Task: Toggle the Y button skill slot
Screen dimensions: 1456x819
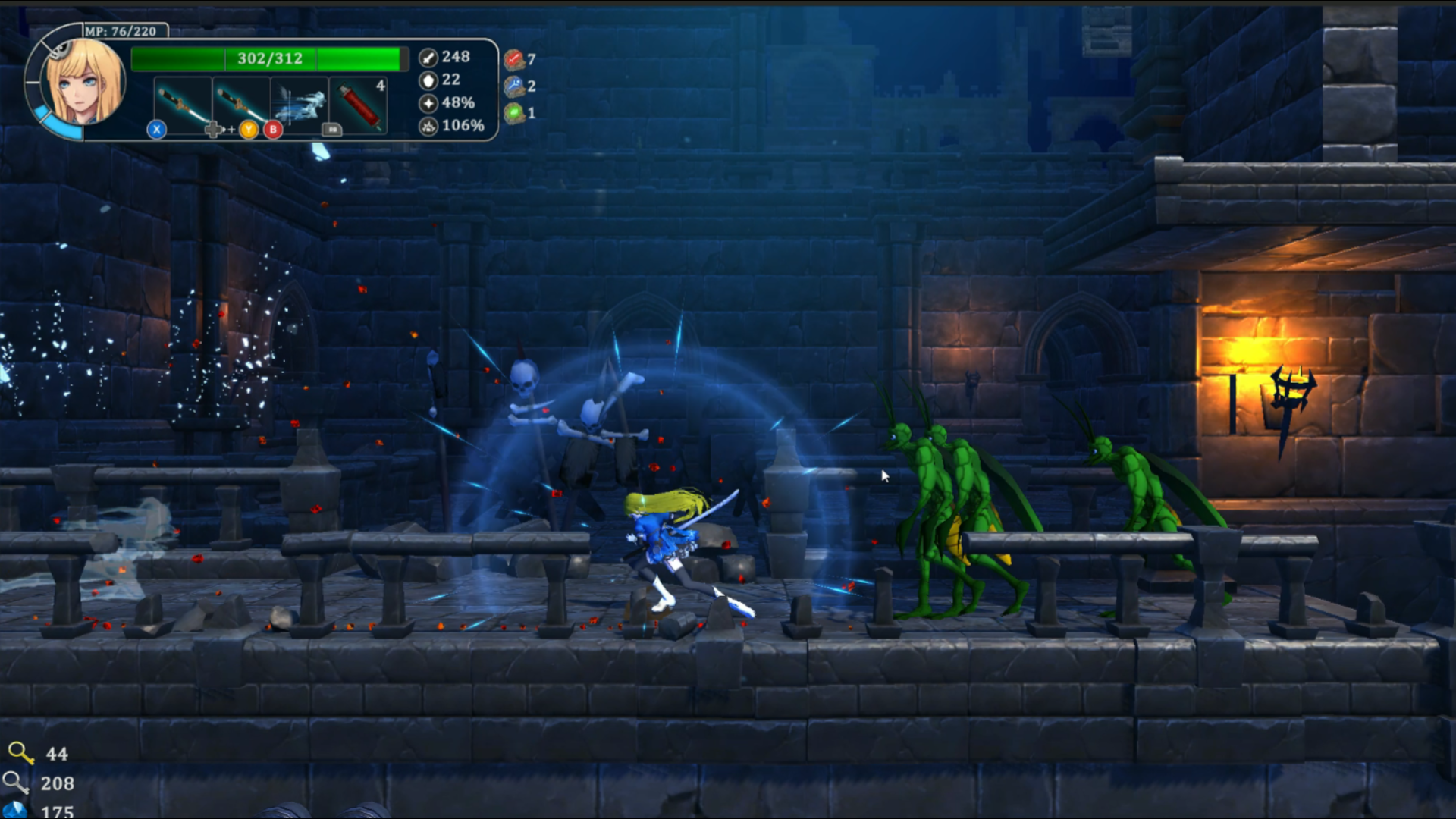Action: (x=247, y=130)
